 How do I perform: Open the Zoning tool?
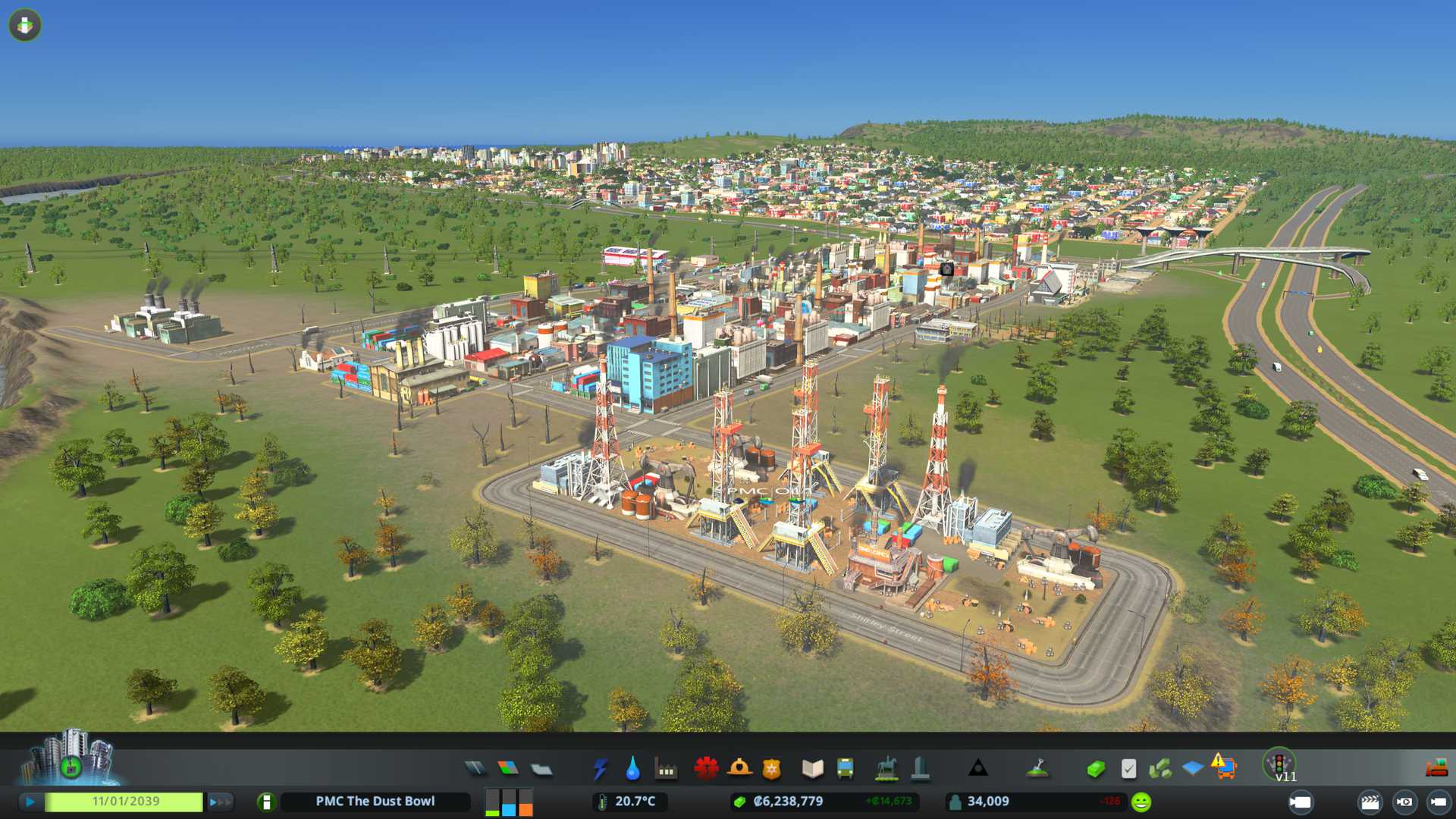click(508, 769)
